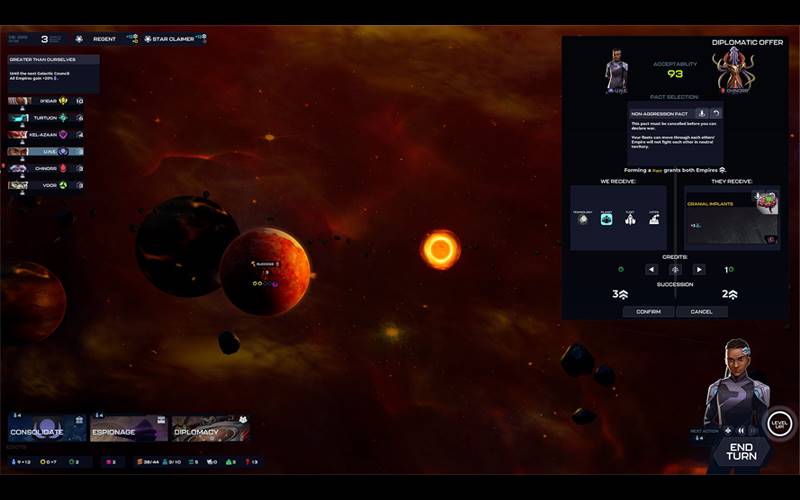Select the Turtuon empire row
The height and width of the screenshot is (500, 800).
pyautogui.click(x=45, y=118)
